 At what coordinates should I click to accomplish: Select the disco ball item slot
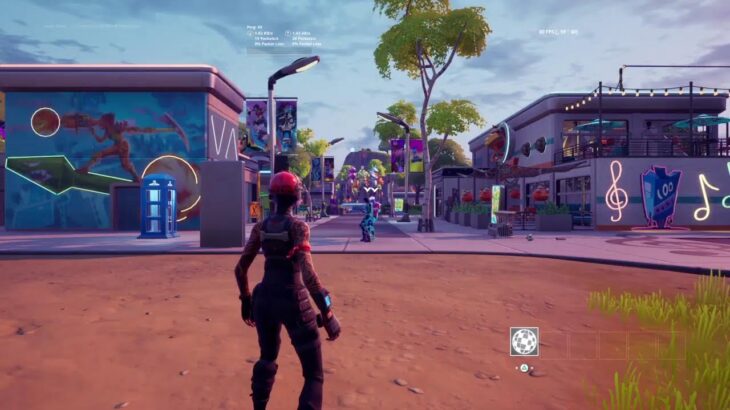(x=524, y=342)
